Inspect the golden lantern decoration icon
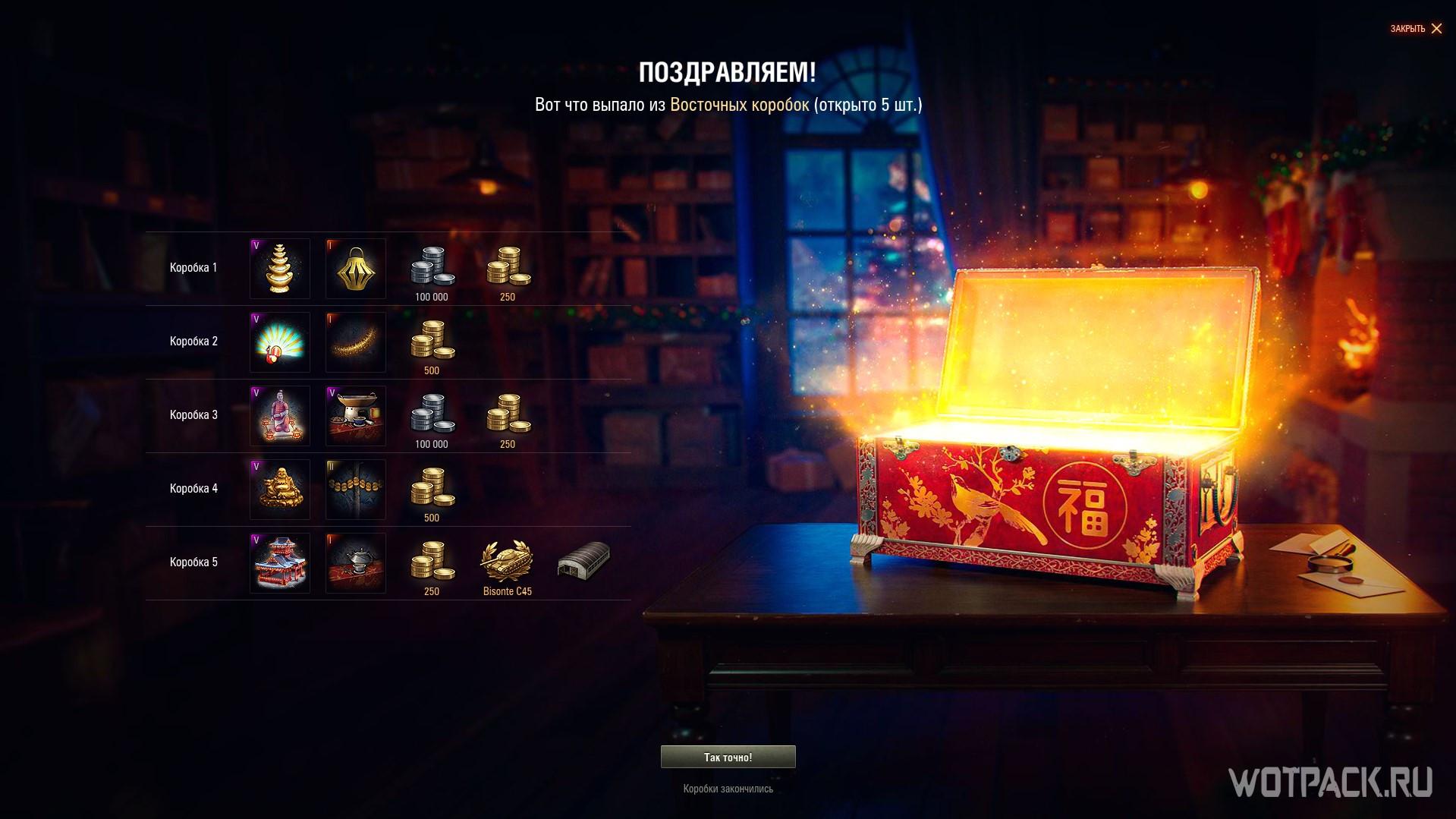Image resolution: width=1456 pixels, height=819 pixels. pyautogui.click(x=356, y=269)
